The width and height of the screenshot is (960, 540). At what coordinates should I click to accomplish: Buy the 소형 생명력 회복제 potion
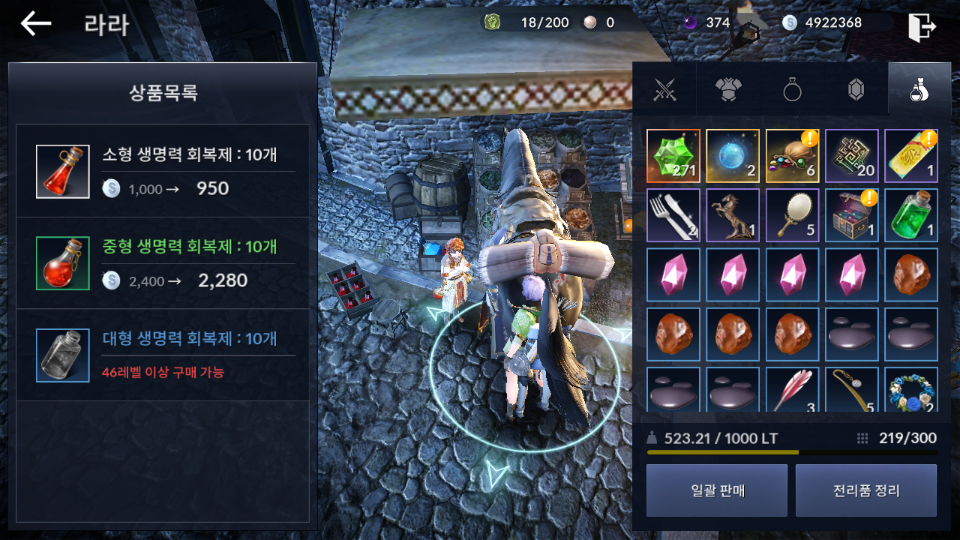click(163, 171)
